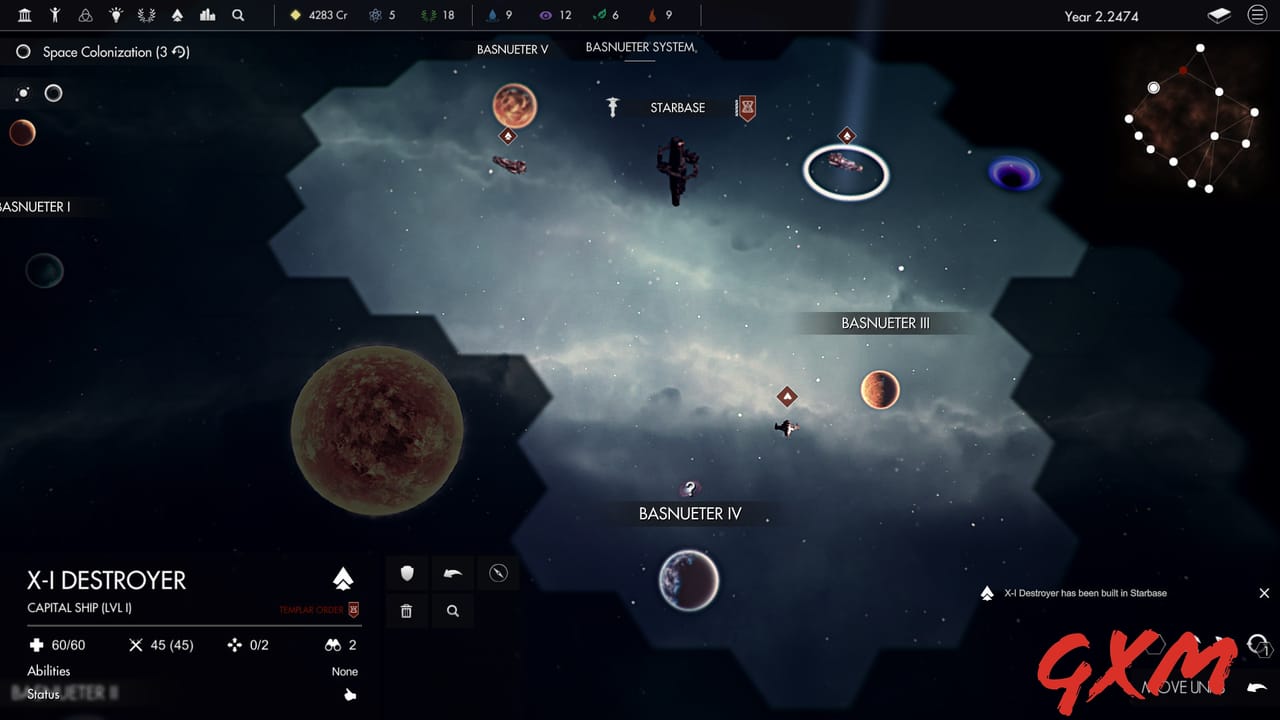
Task: Toggle the repeat icon next to Space Colonization
Action: click(177, 52)
